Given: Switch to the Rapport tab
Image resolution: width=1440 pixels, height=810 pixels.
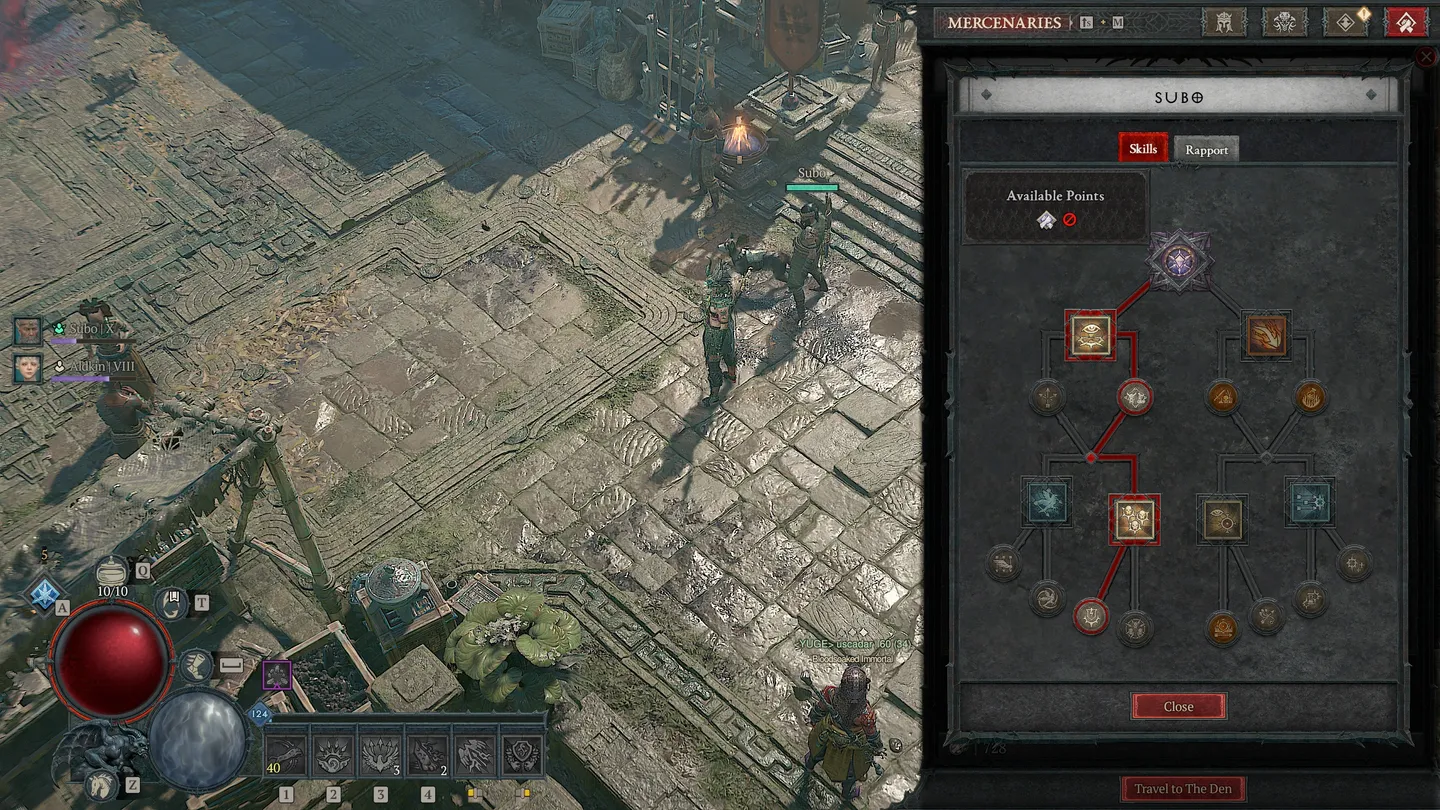Looking at the screenshot, I should [x=1206, y=149].
